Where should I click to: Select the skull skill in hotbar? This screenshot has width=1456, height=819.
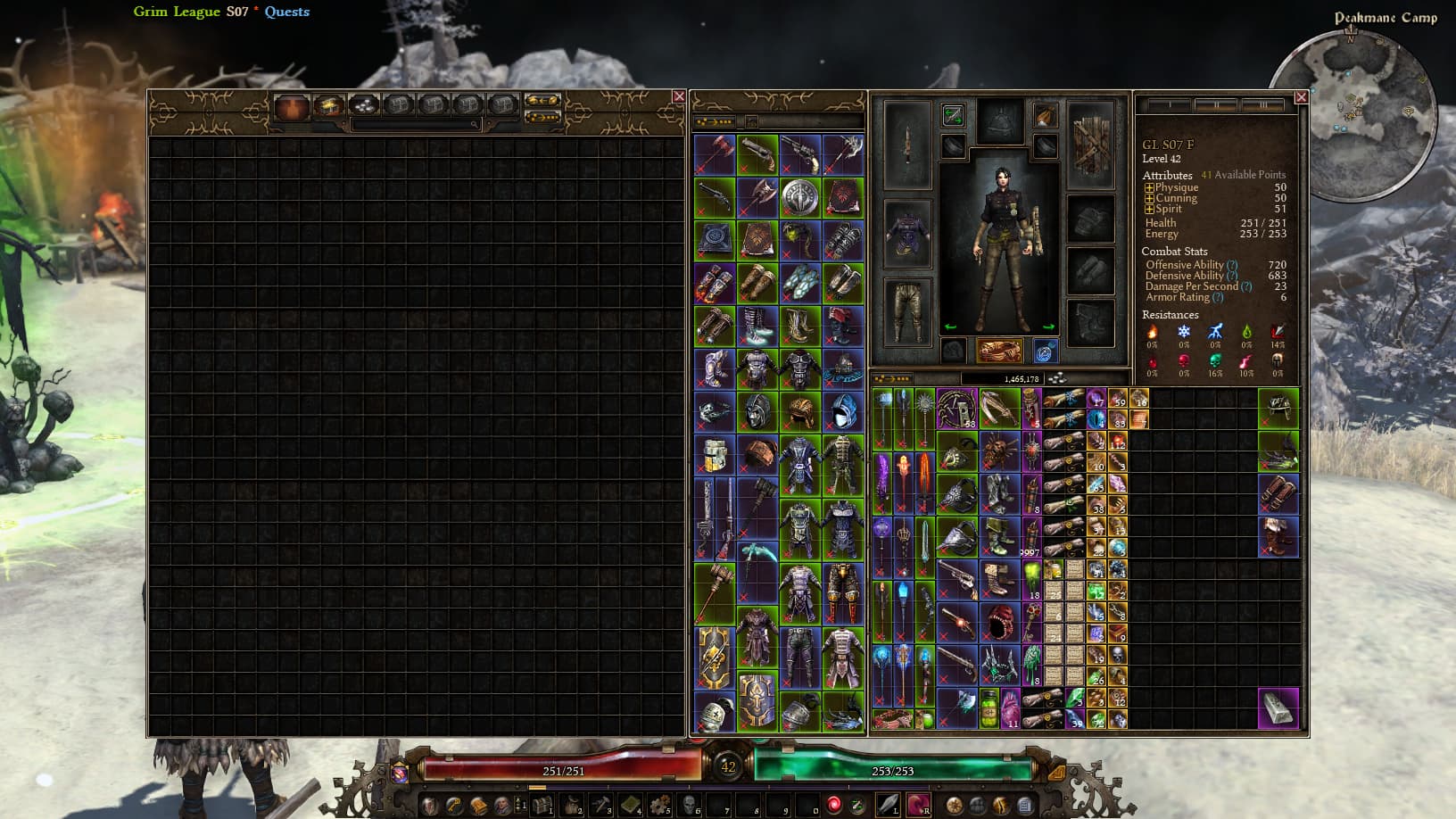click(x=688, y=805)
